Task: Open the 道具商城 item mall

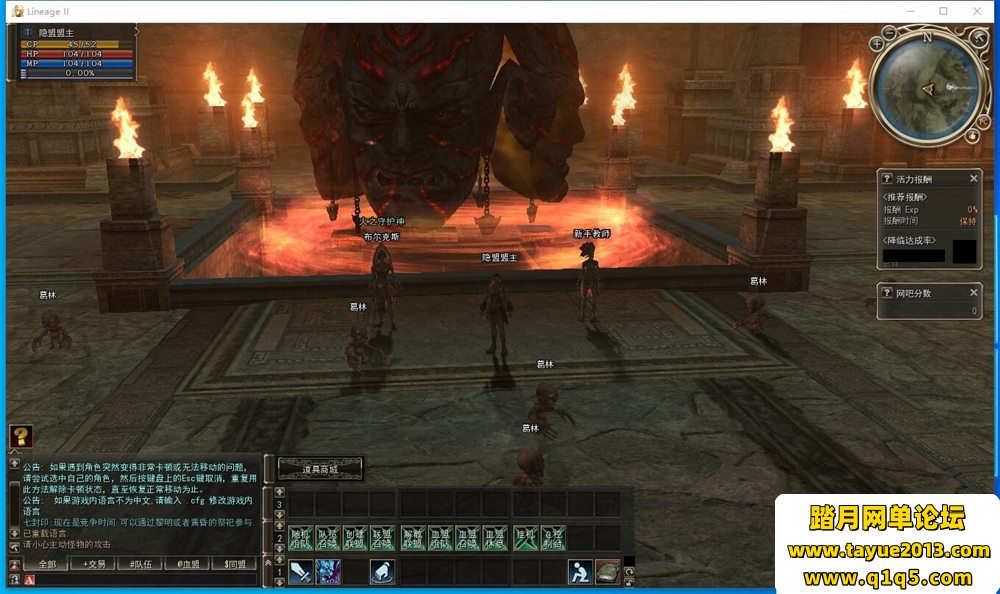Action: tap(319, 467)
